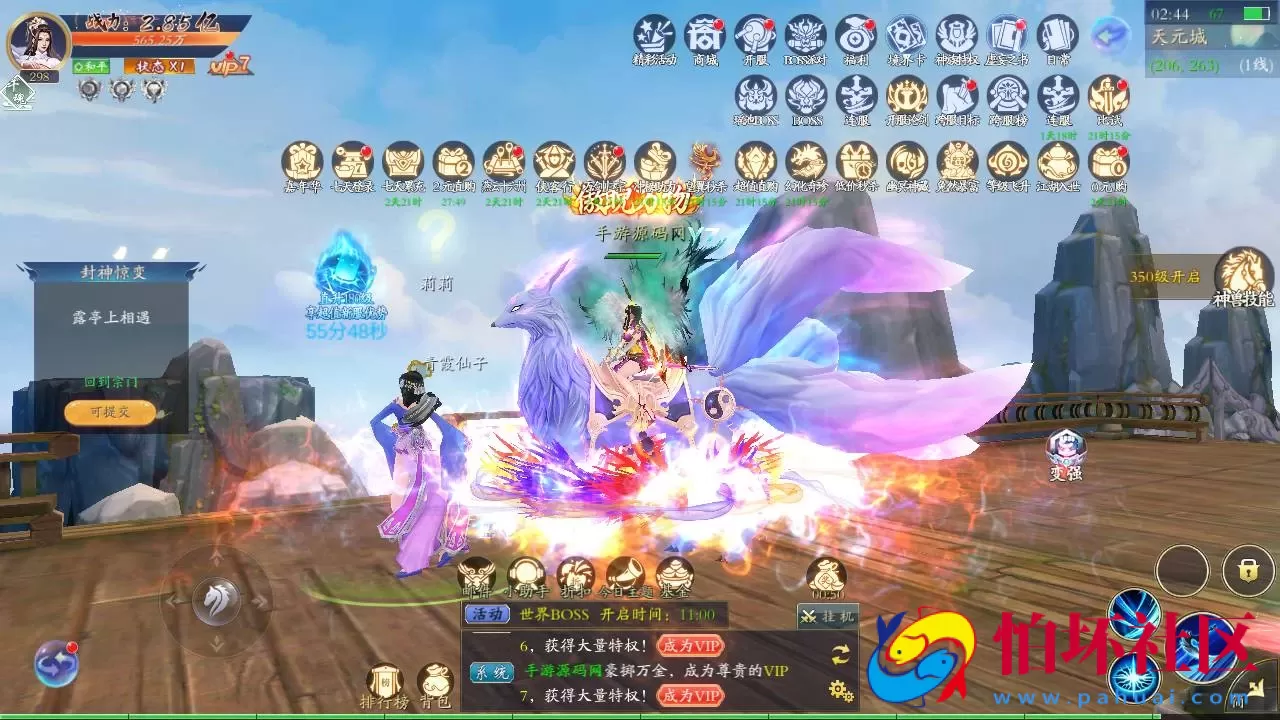Collapse the top icons with the arrow button
Screen dimensions: 1280x720
click(1109, 36)
